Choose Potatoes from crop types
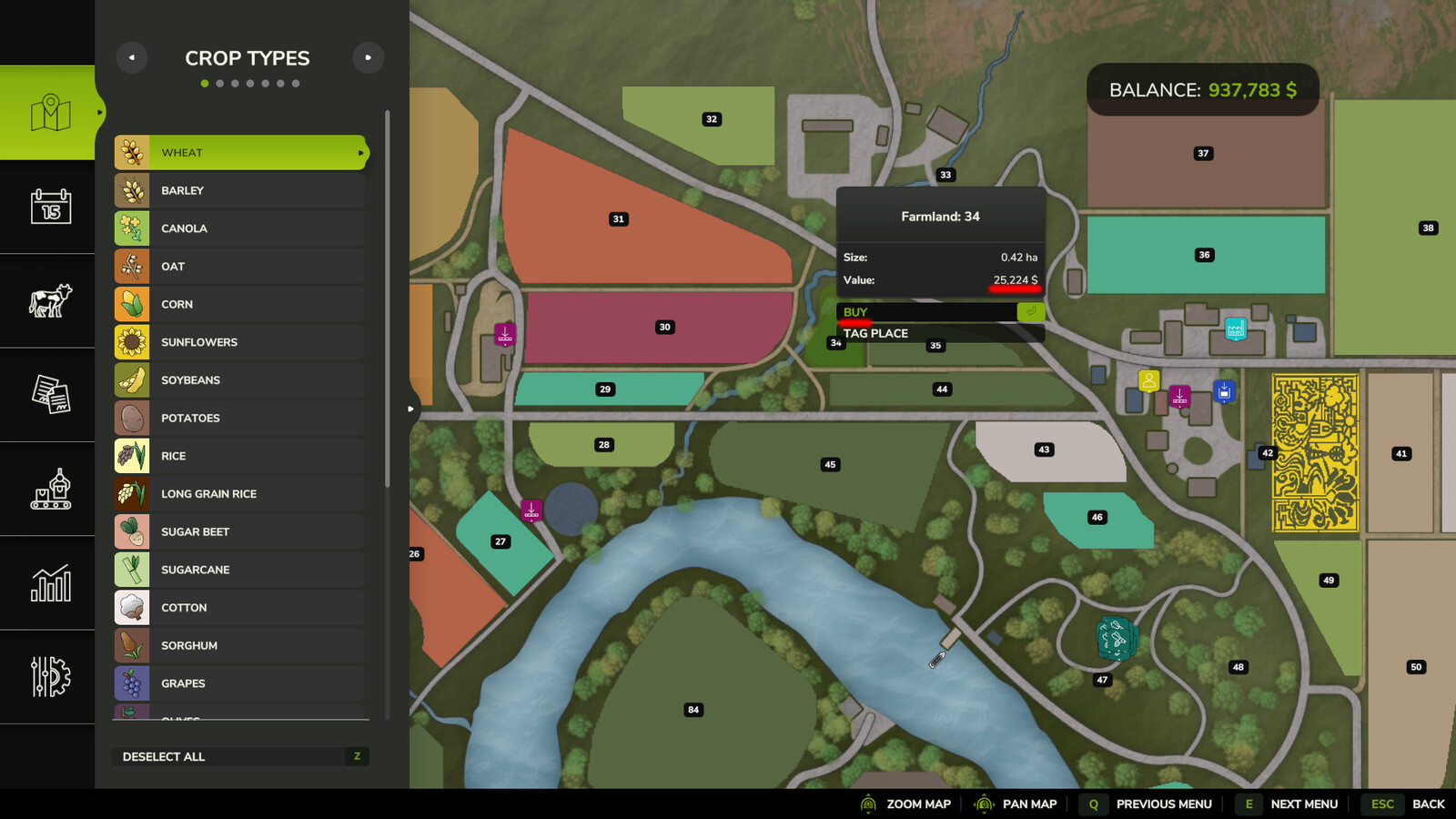Image resolution: width=1456 pixels, height=819 pixels. click(x=240, y=419)
